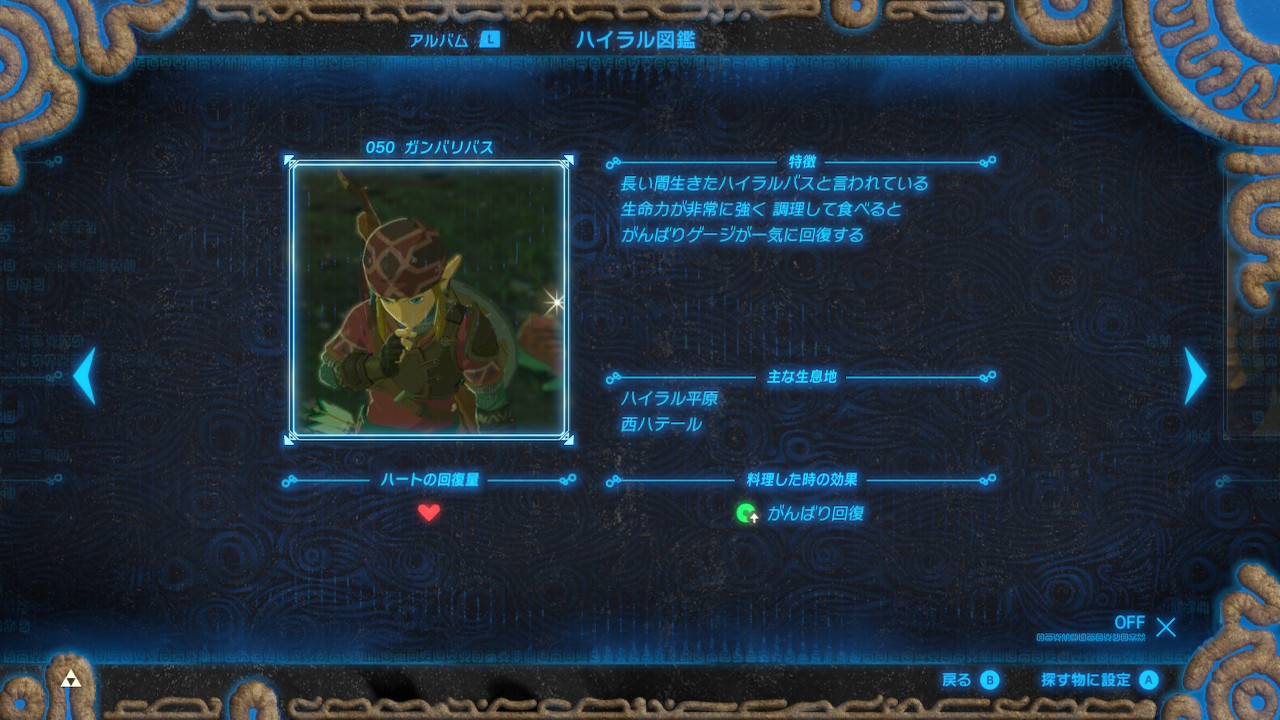Activate 探す物に設定 for the sensor

pos(1099,680)
